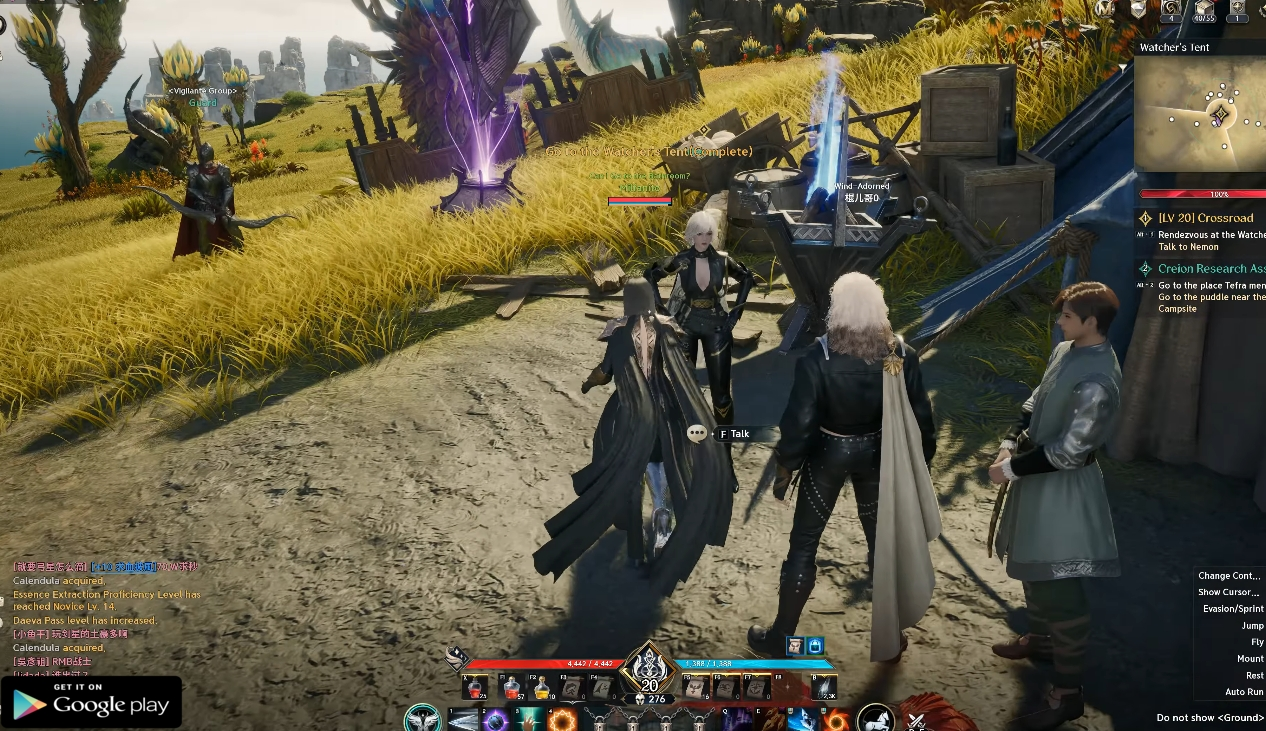Screen dimensions: 1266x731
Task: Activate the white blade slash skill
Action: pos(463,720)
